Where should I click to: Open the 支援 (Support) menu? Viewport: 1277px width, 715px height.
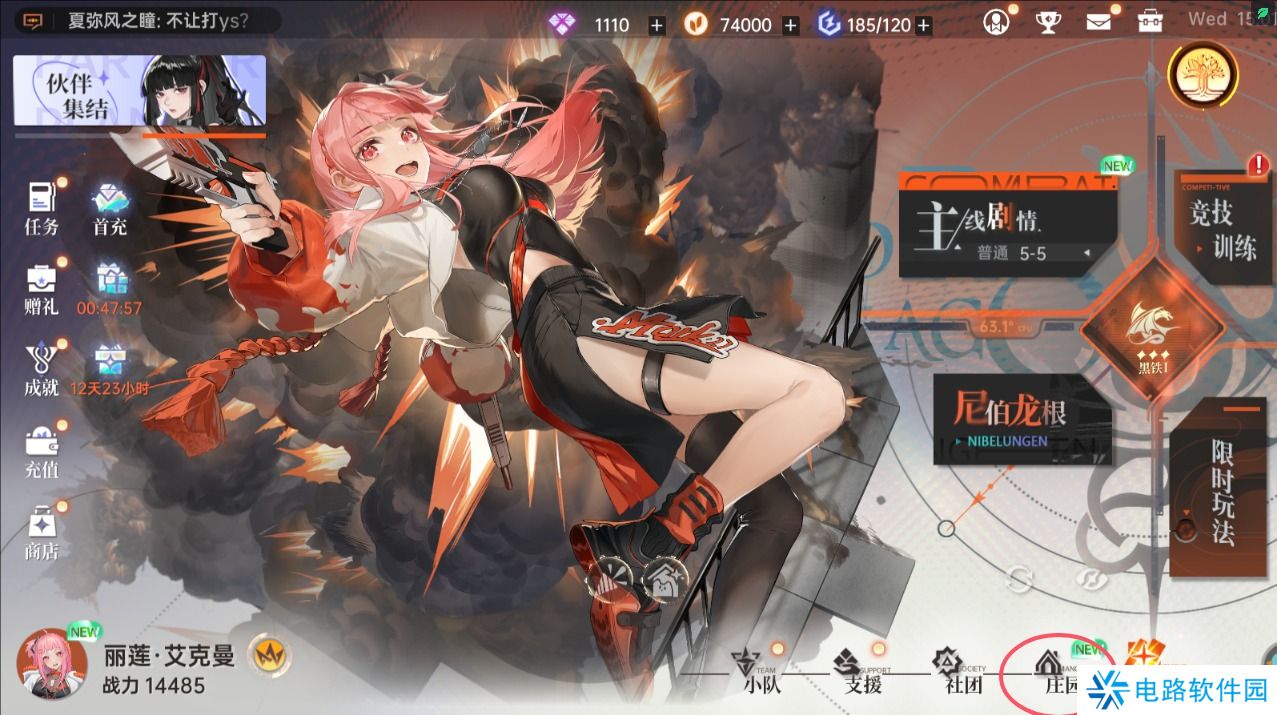862,670
